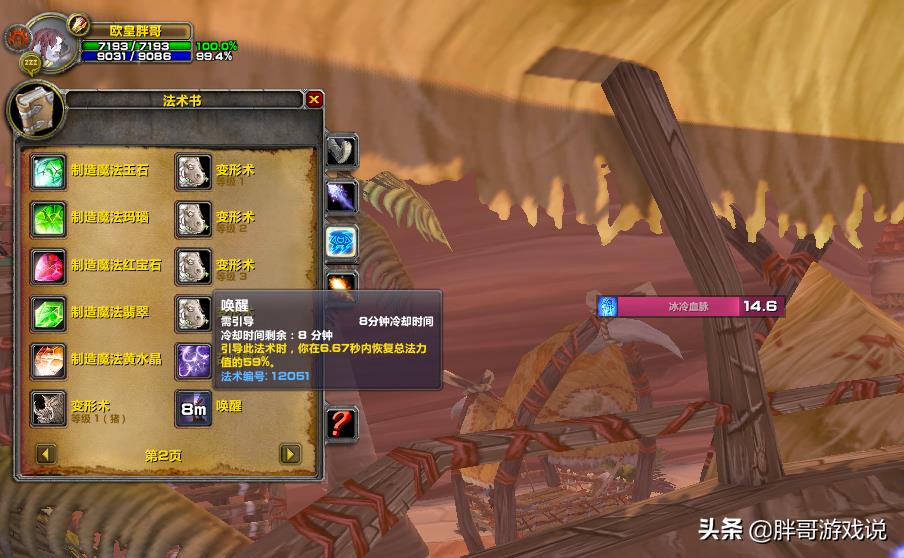Viewport: 904px width, 558px height.
Task: Open the red question mark tab
Action: (x=341, y=423)
